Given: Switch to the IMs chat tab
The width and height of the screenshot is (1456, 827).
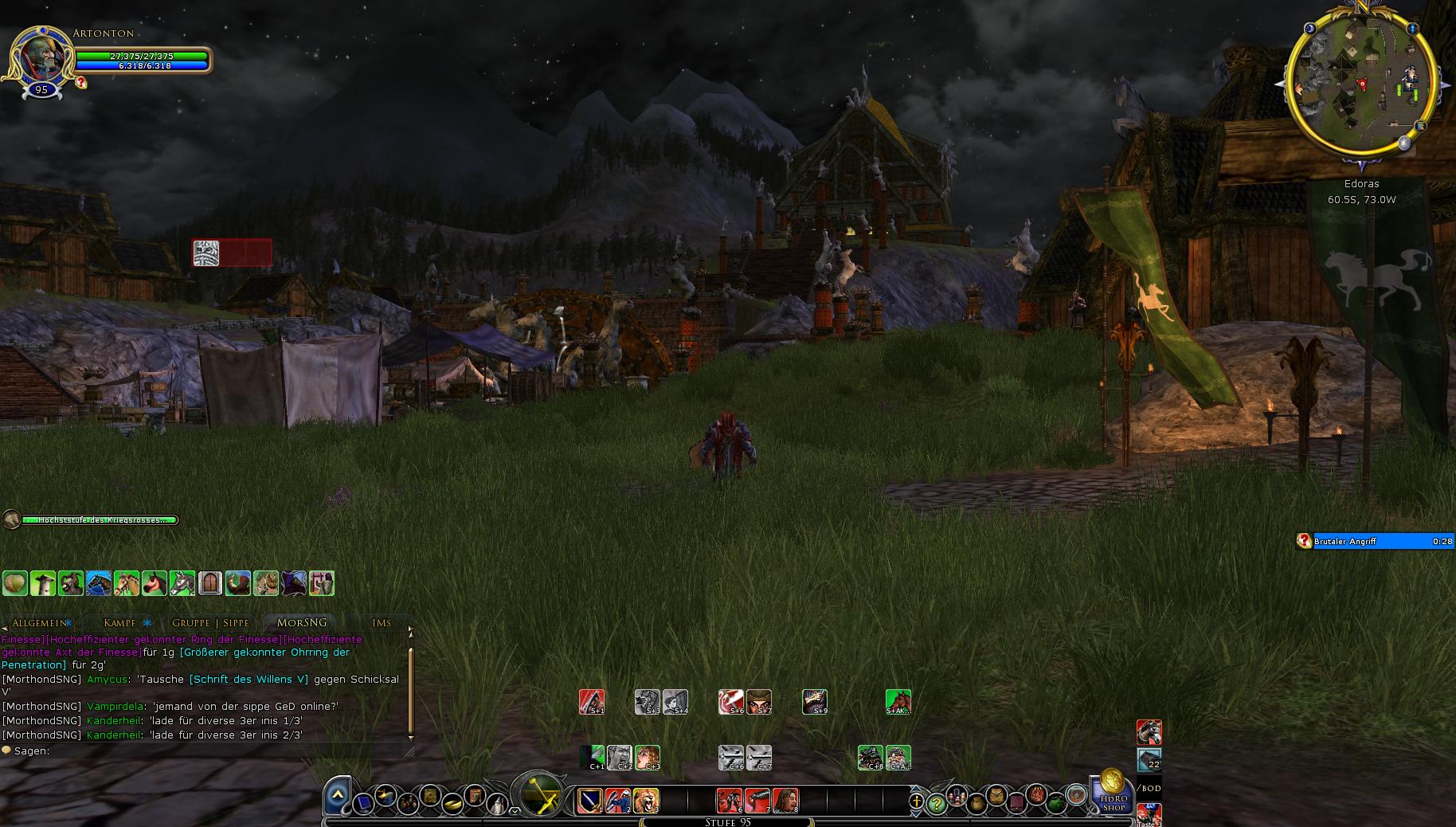Looking at the screenshot, I should (382, 623).
